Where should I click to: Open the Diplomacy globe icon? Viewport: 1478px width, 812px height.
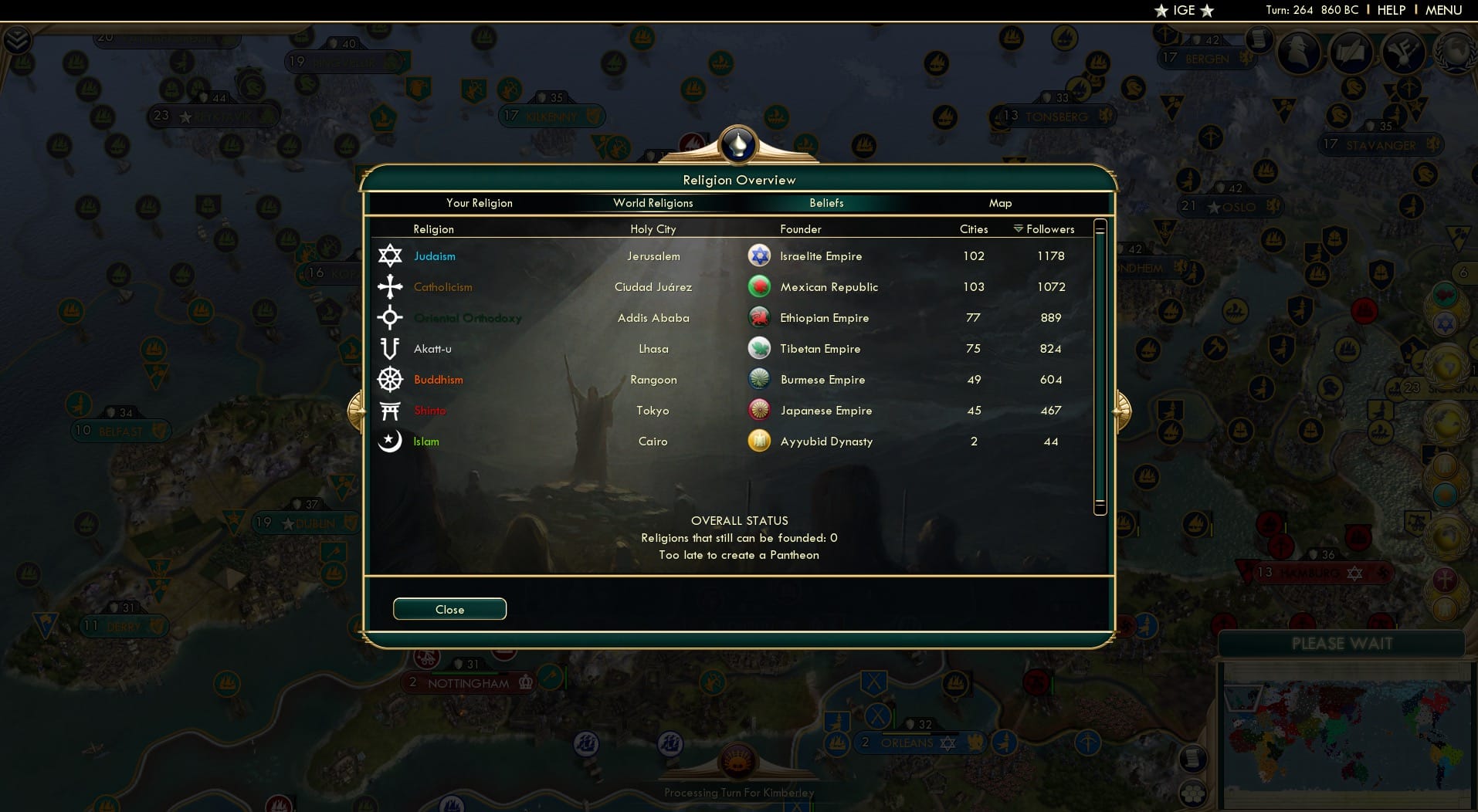click(1455, 54)
